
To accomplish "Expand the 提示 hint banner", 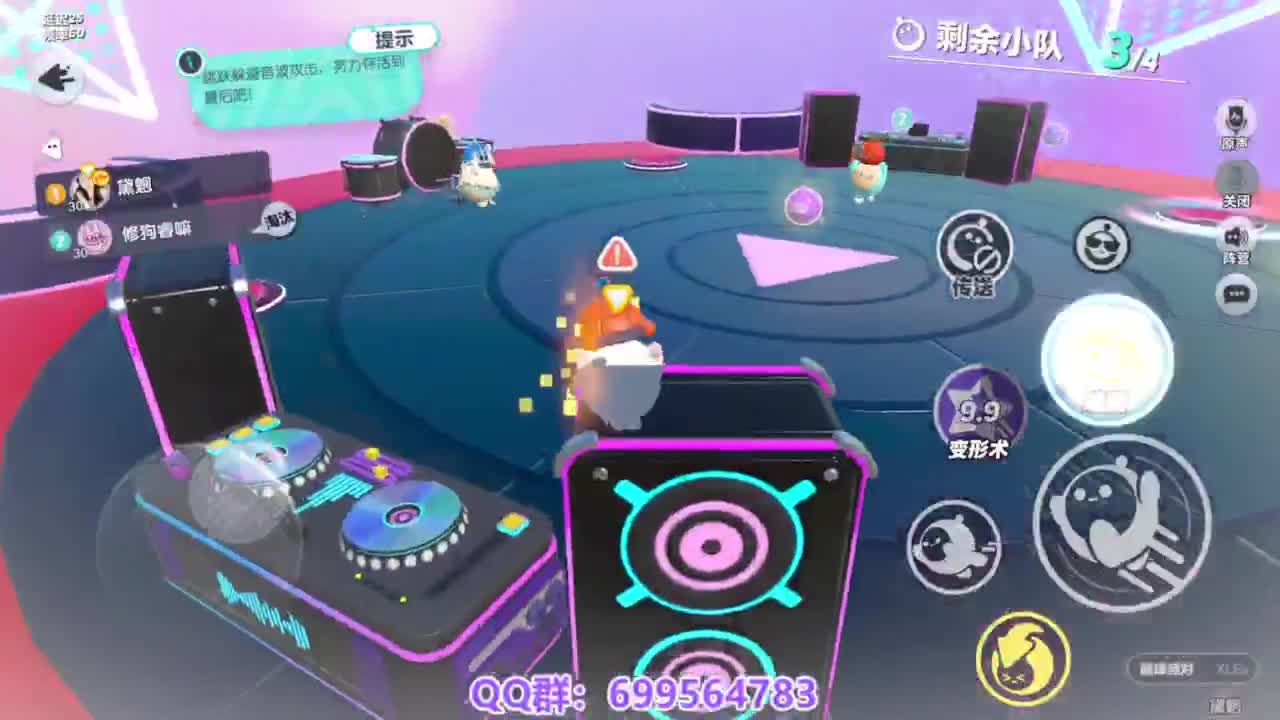I will pyautogui.click(x=392, y=39).
